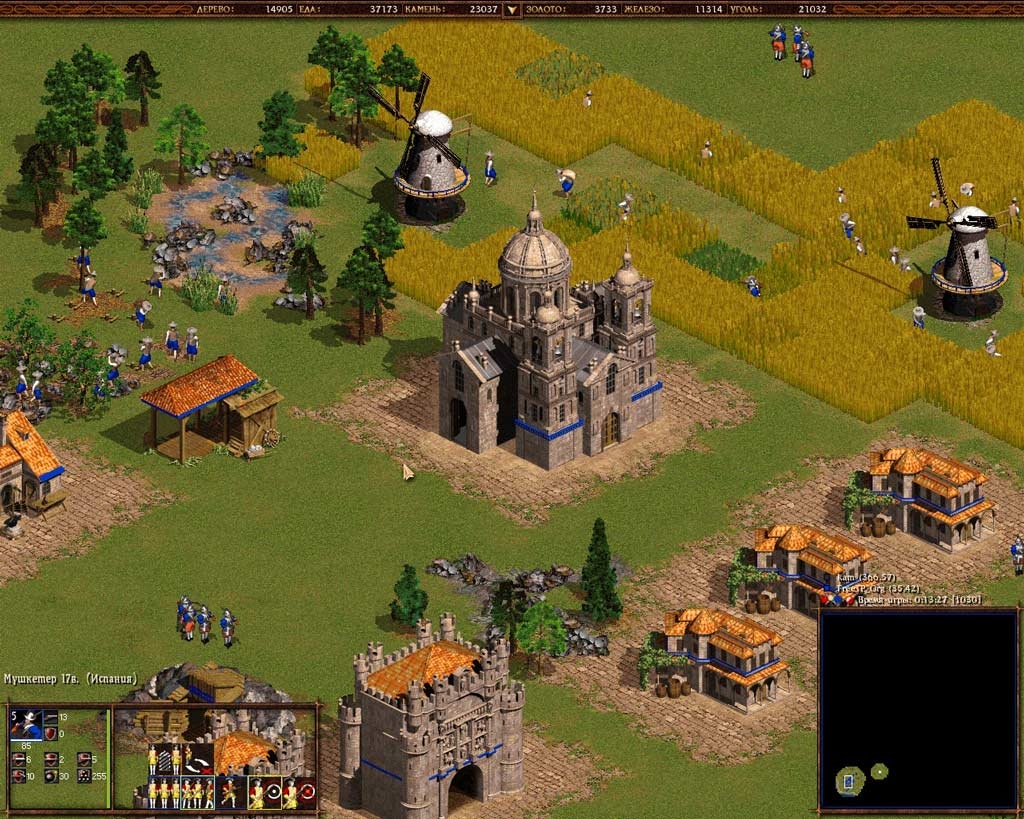Enable the attack command with white target
Screen dimensions: 1024x819
point(266,793)
